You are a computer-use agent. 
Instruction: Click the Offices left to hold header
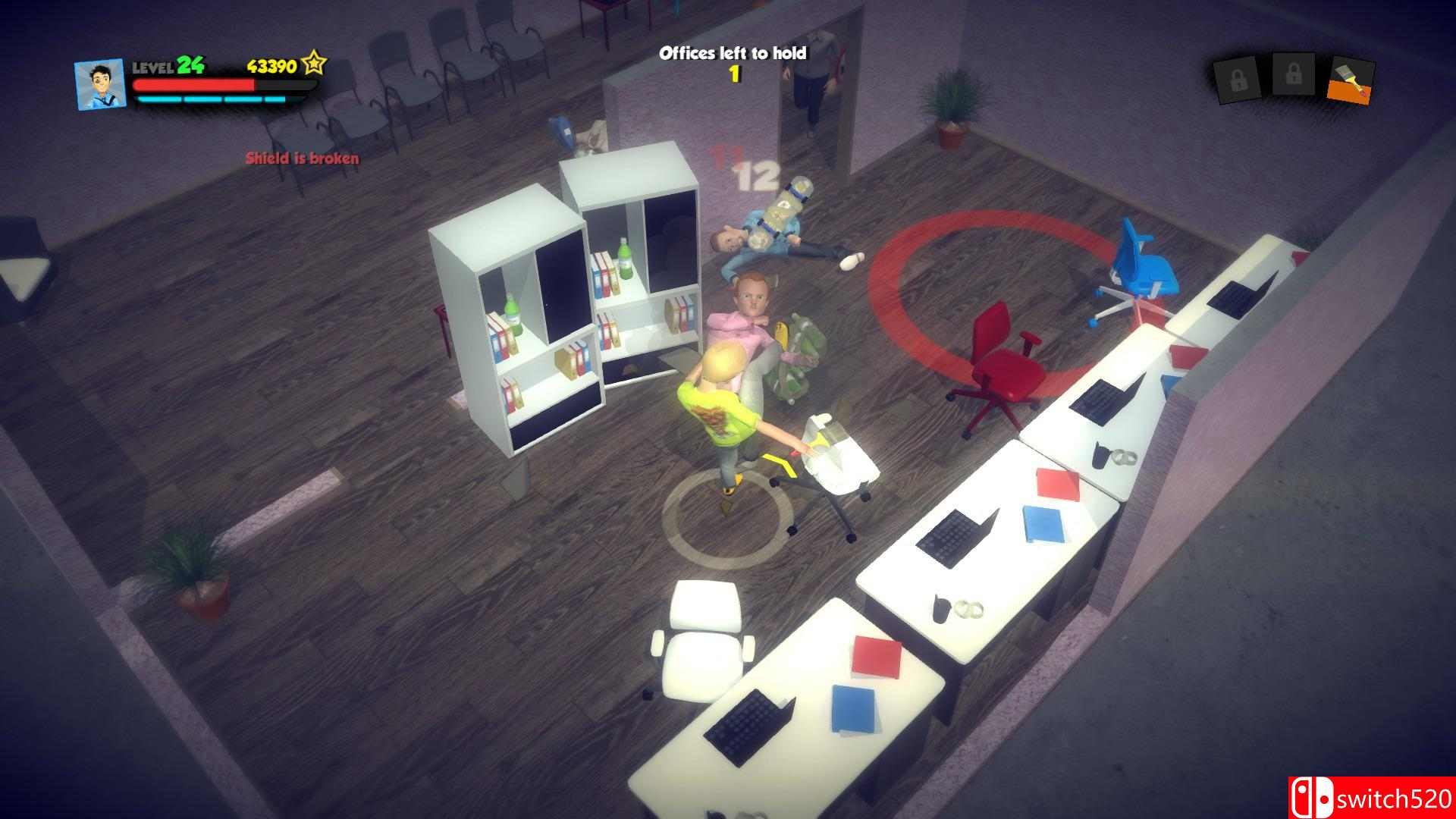pyautogui.click(x=733, y=52)
